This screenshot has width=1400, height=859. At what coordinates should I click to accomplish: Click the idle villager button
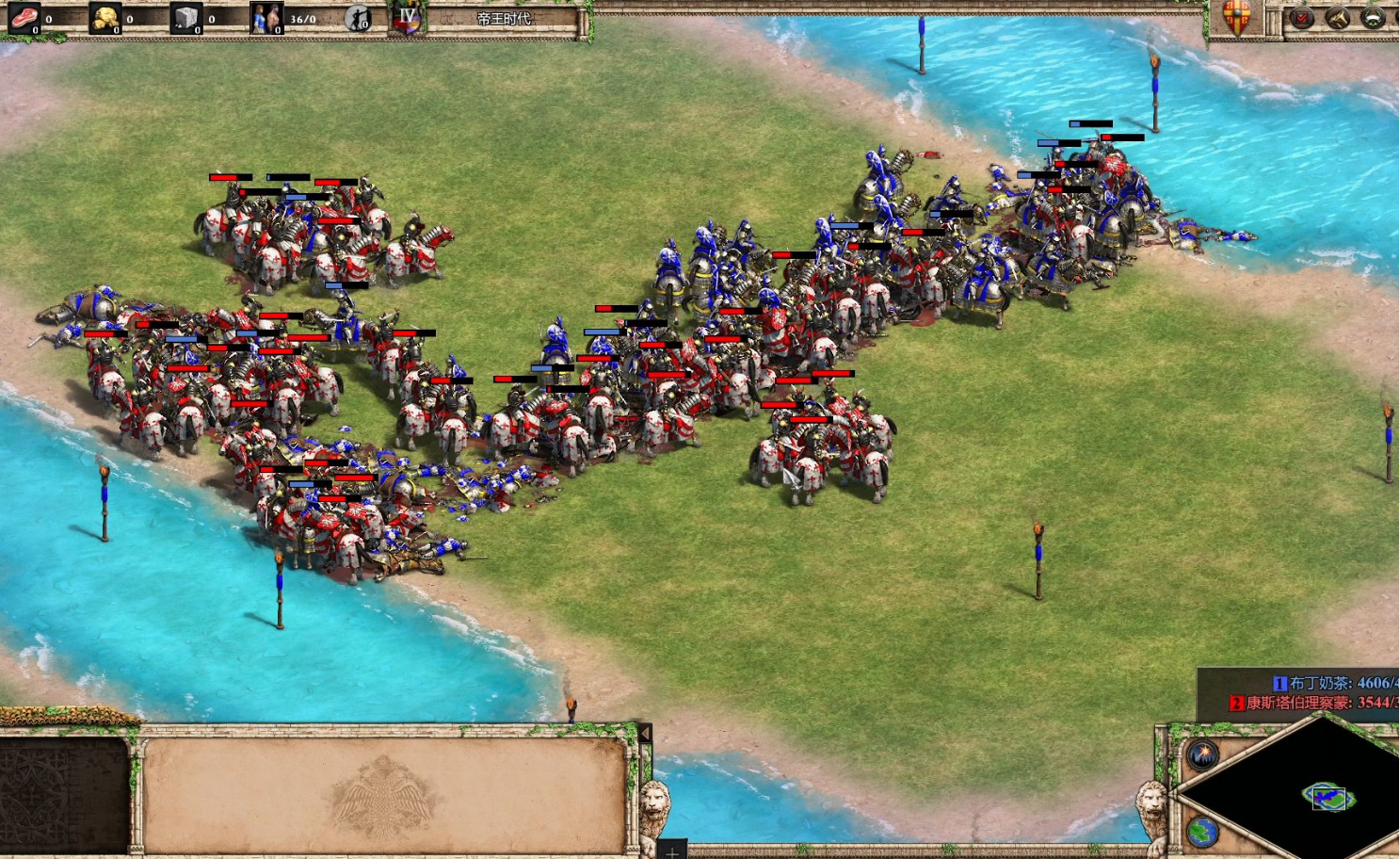click(358, 18)
